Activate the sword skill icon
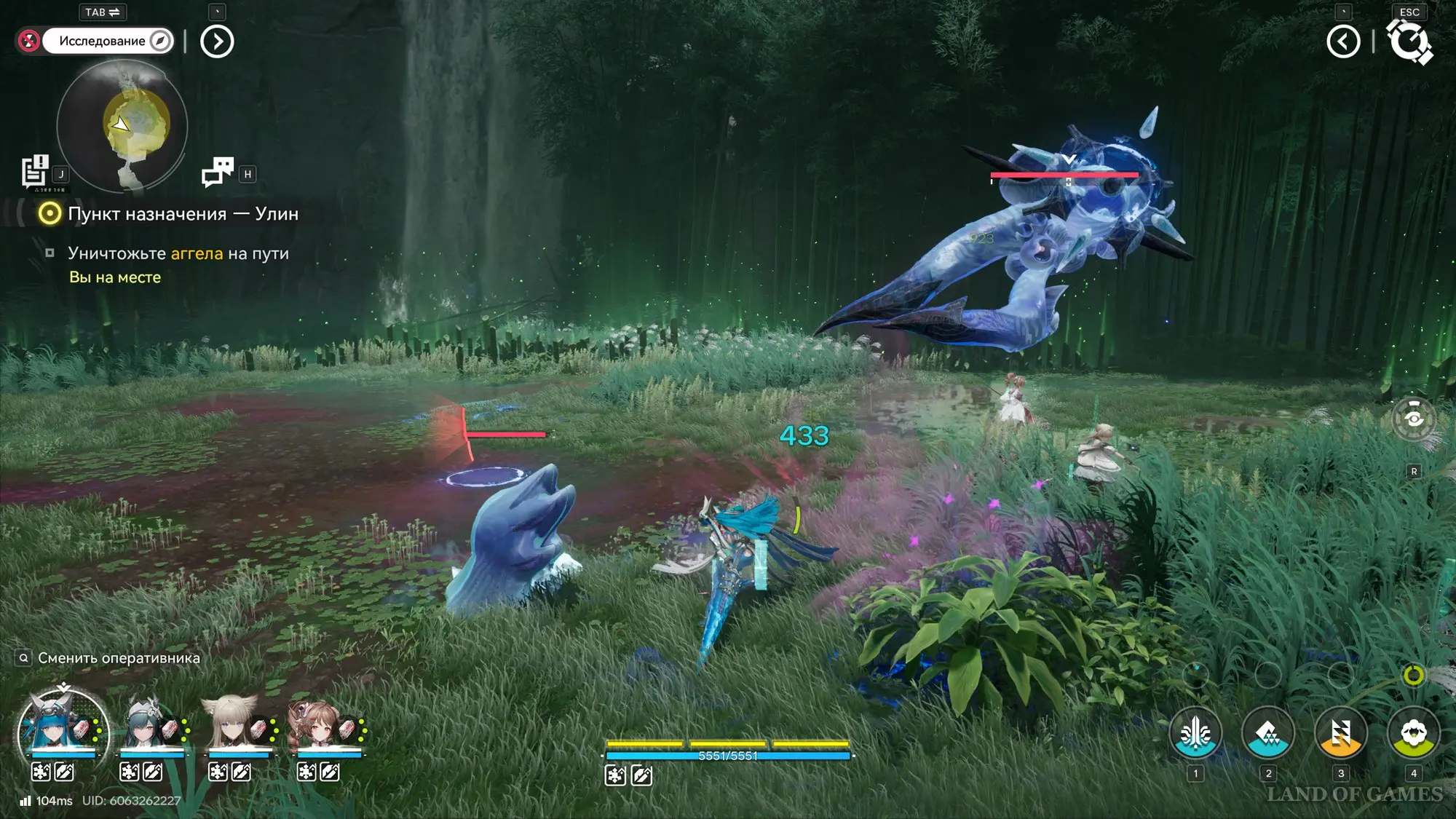The height and width of the screenshot is (819, 1456). (1195, 733)
